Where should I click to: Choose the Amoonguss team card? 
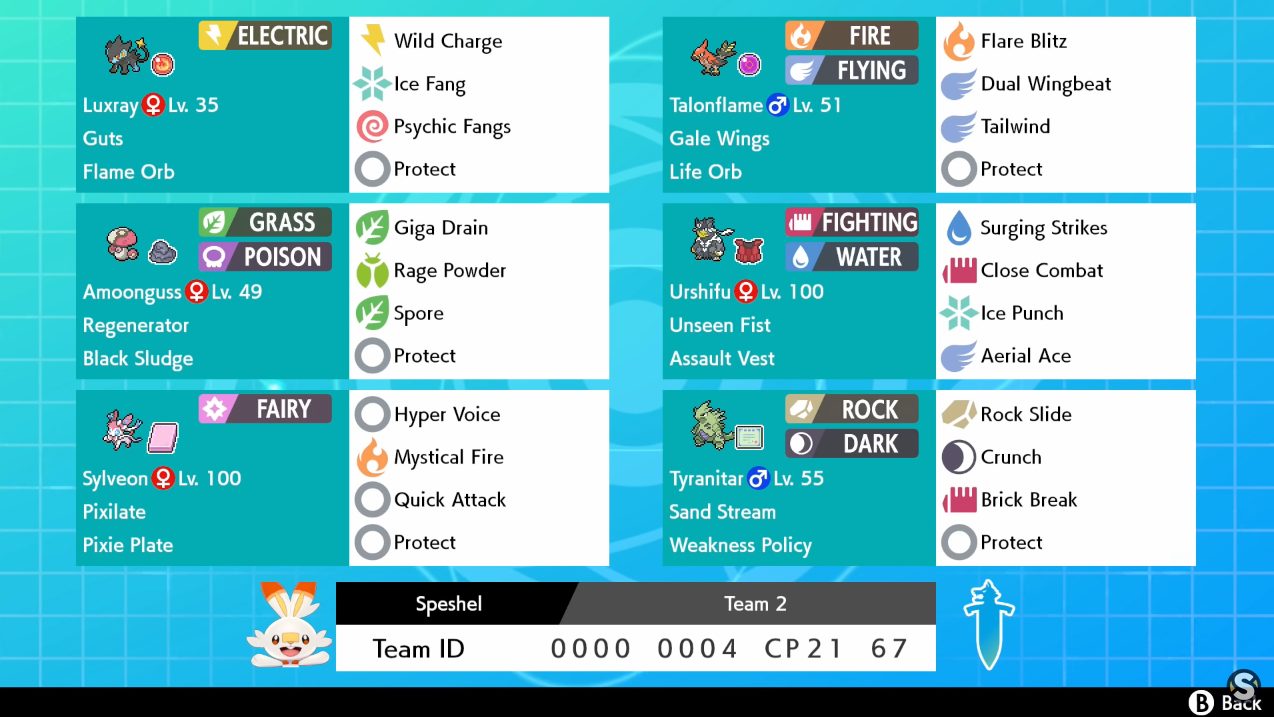point(212,291)
